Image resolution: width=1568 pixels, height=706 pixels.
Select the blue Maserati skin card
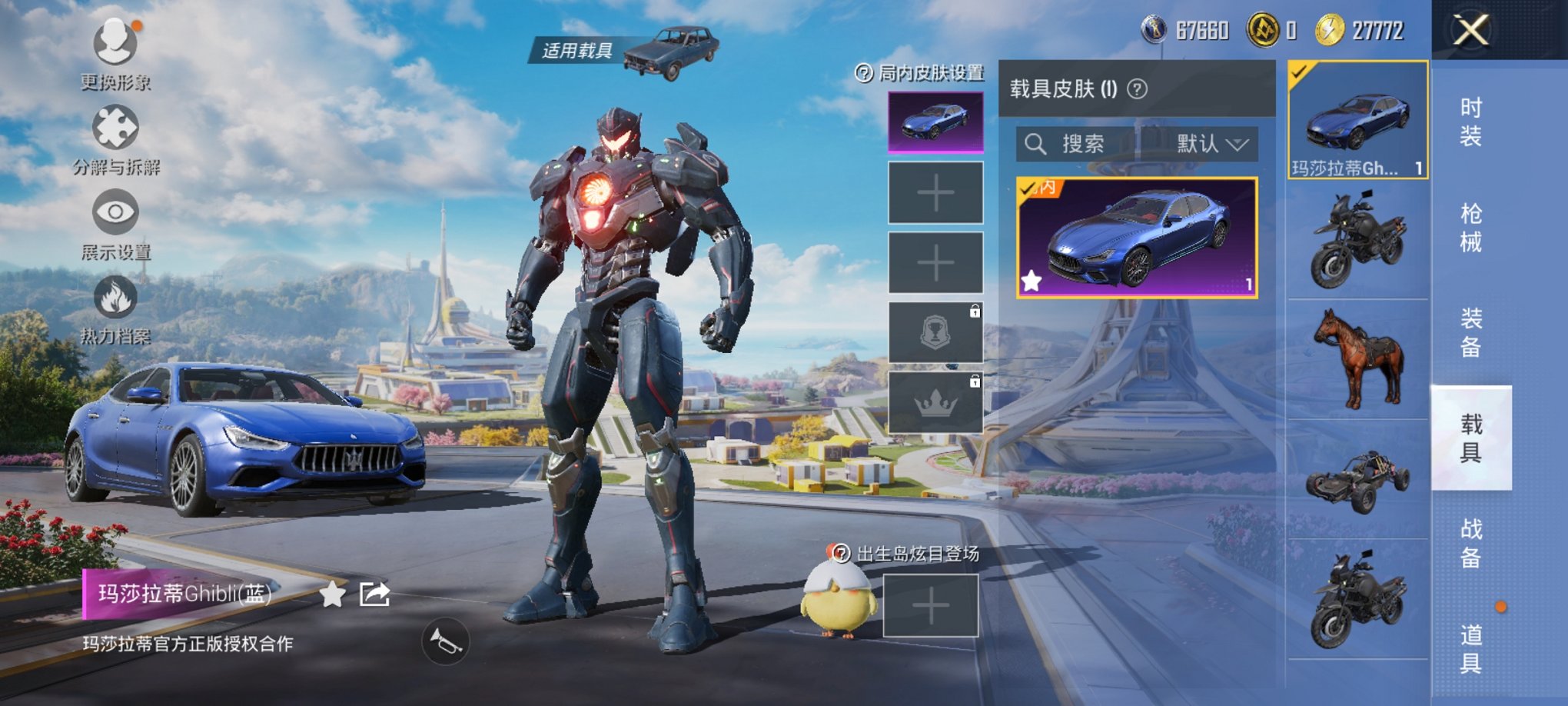[x=1136, y=238]
